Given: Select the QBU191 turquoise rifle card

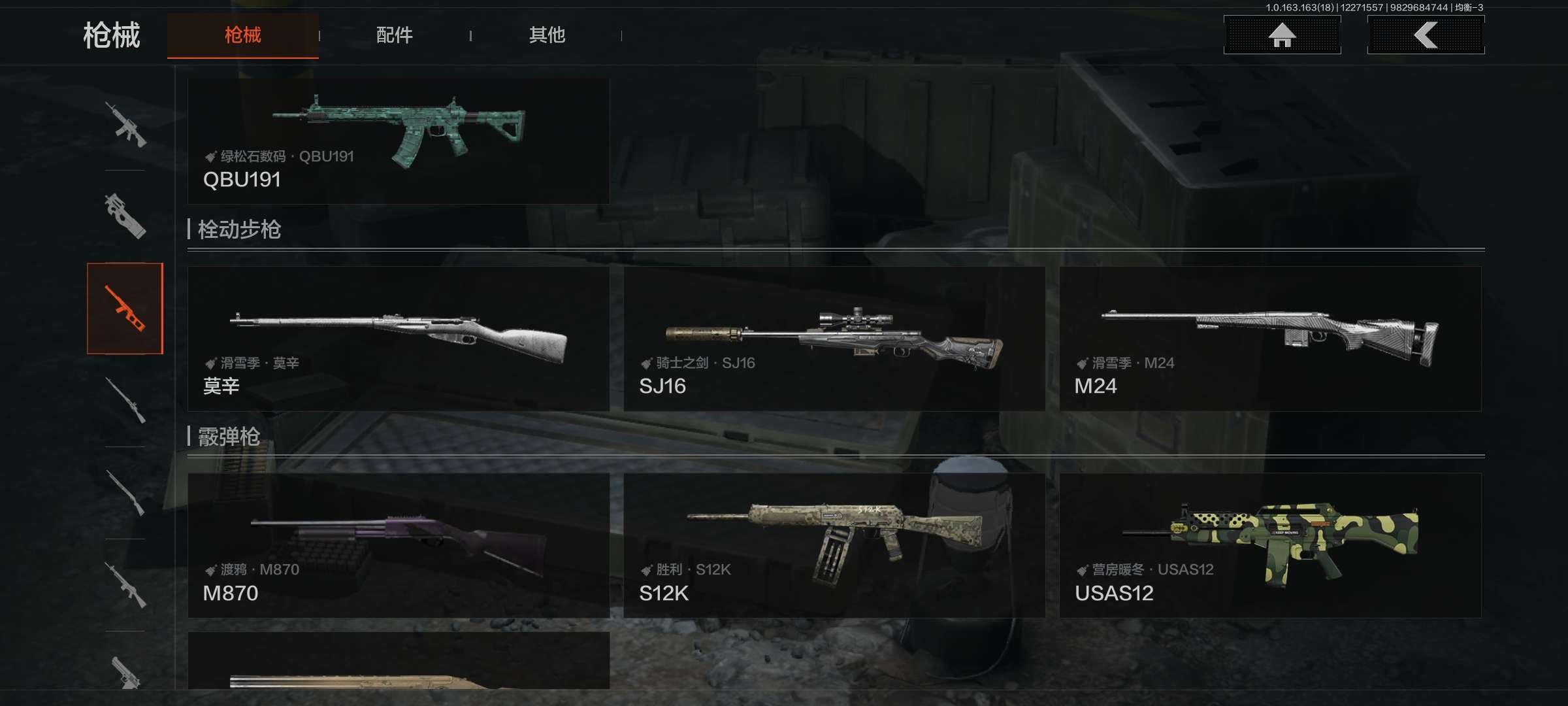Looking at the screenshot, I should (x=399, y=141).
